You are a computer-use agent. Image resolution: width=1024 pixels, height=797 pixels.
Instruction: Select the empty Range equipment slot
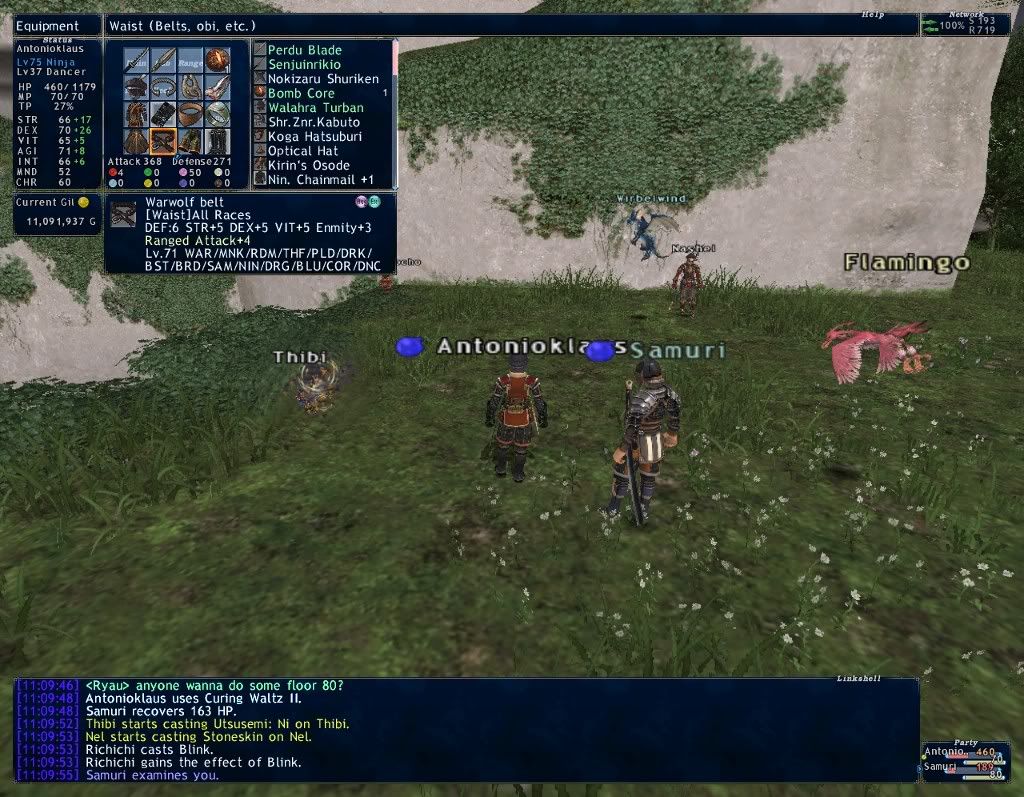pyautogui.click(x=190, y=61)
